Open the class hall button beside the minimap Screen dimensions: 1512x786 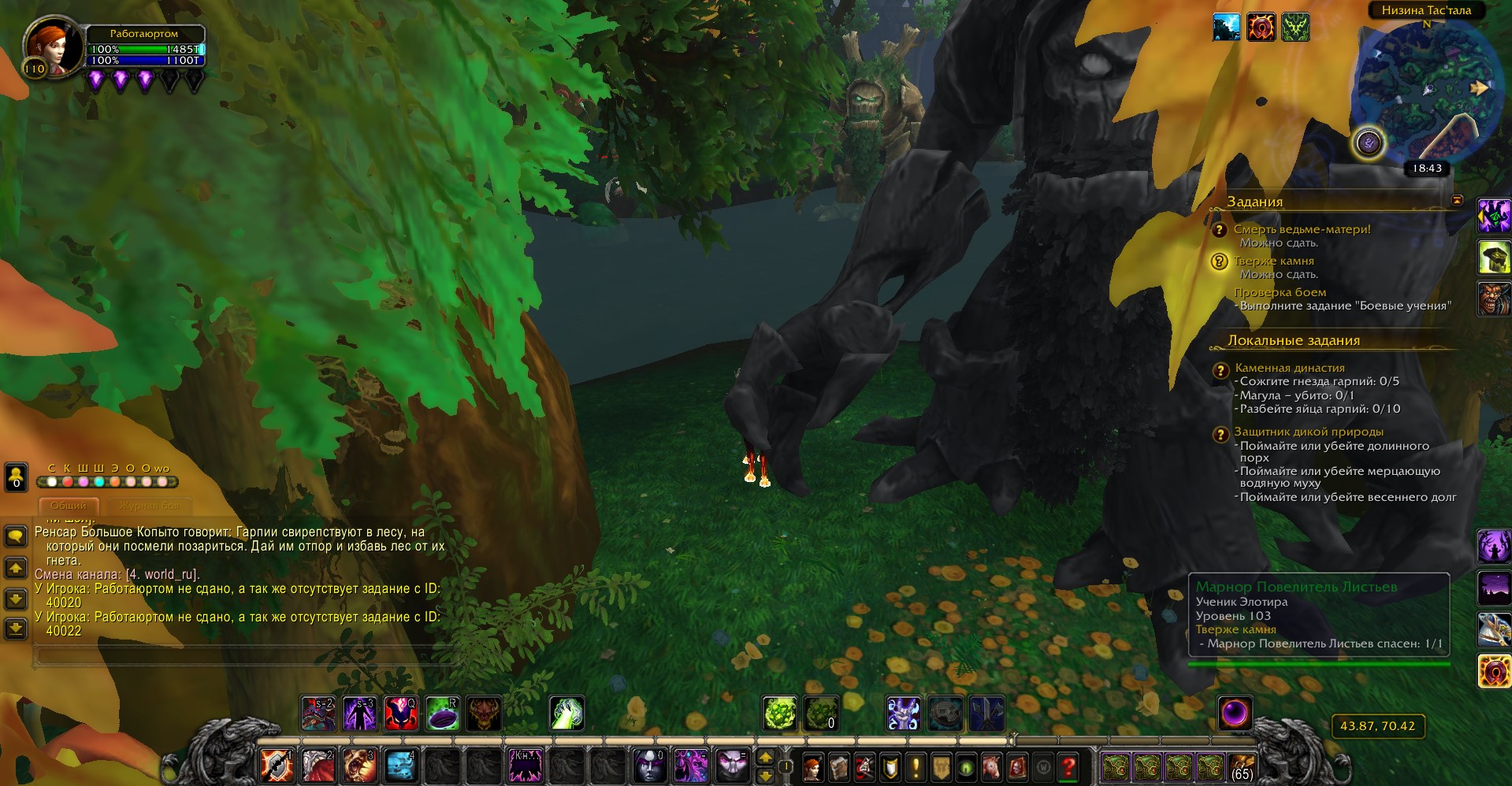coord(1369,143)
